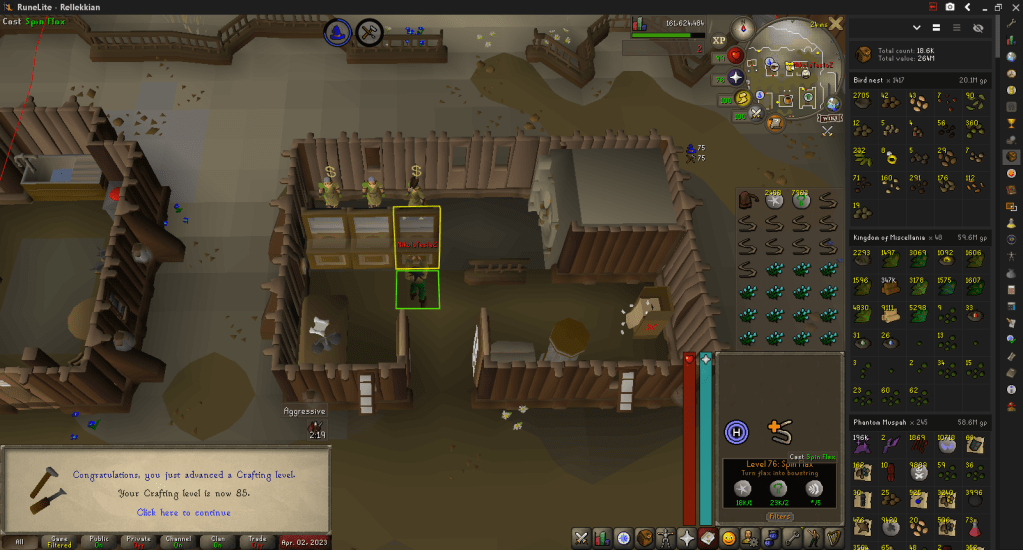1023x550 pixels.
Task: Cast the home teleport spell
Action: click(x=736, y=432)
